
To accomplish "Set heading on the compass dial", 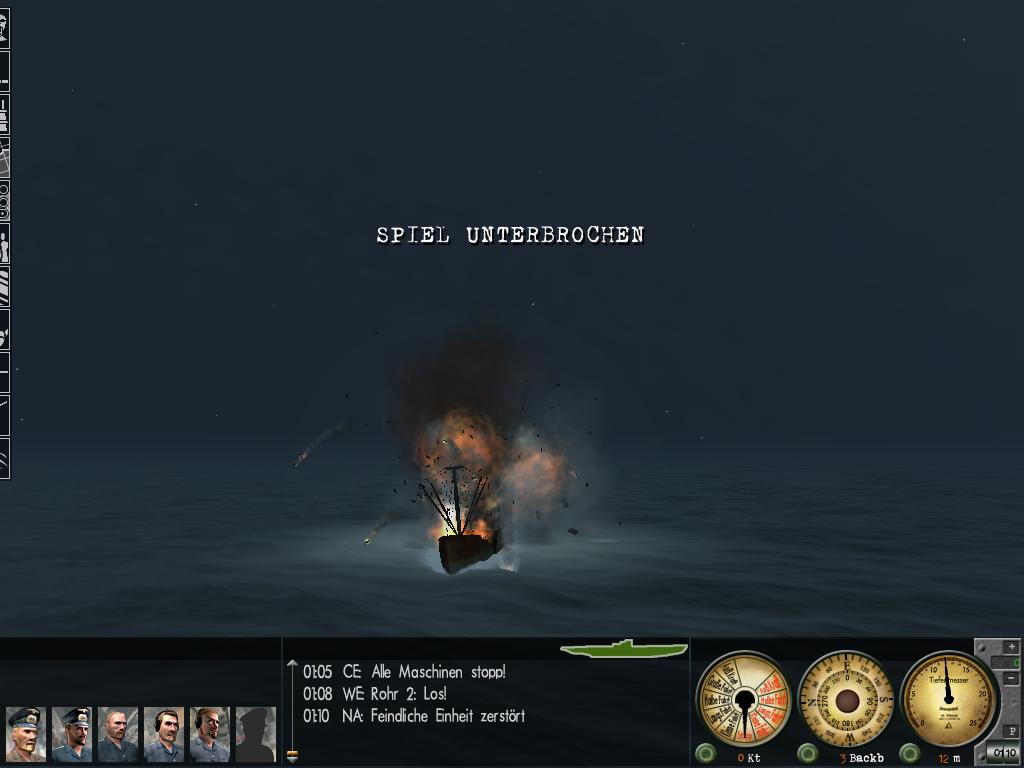I will [x=847, y=698].
